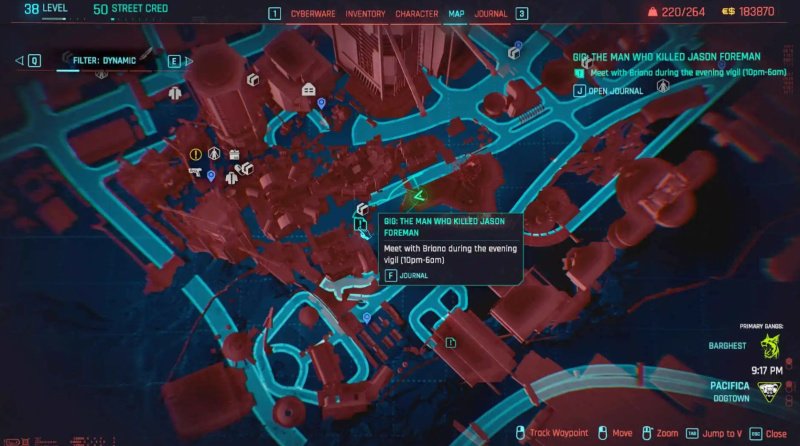The width and height of the screenshot is (800, 446).
Task: Open the Journal tab
Action: coord(490,14)
